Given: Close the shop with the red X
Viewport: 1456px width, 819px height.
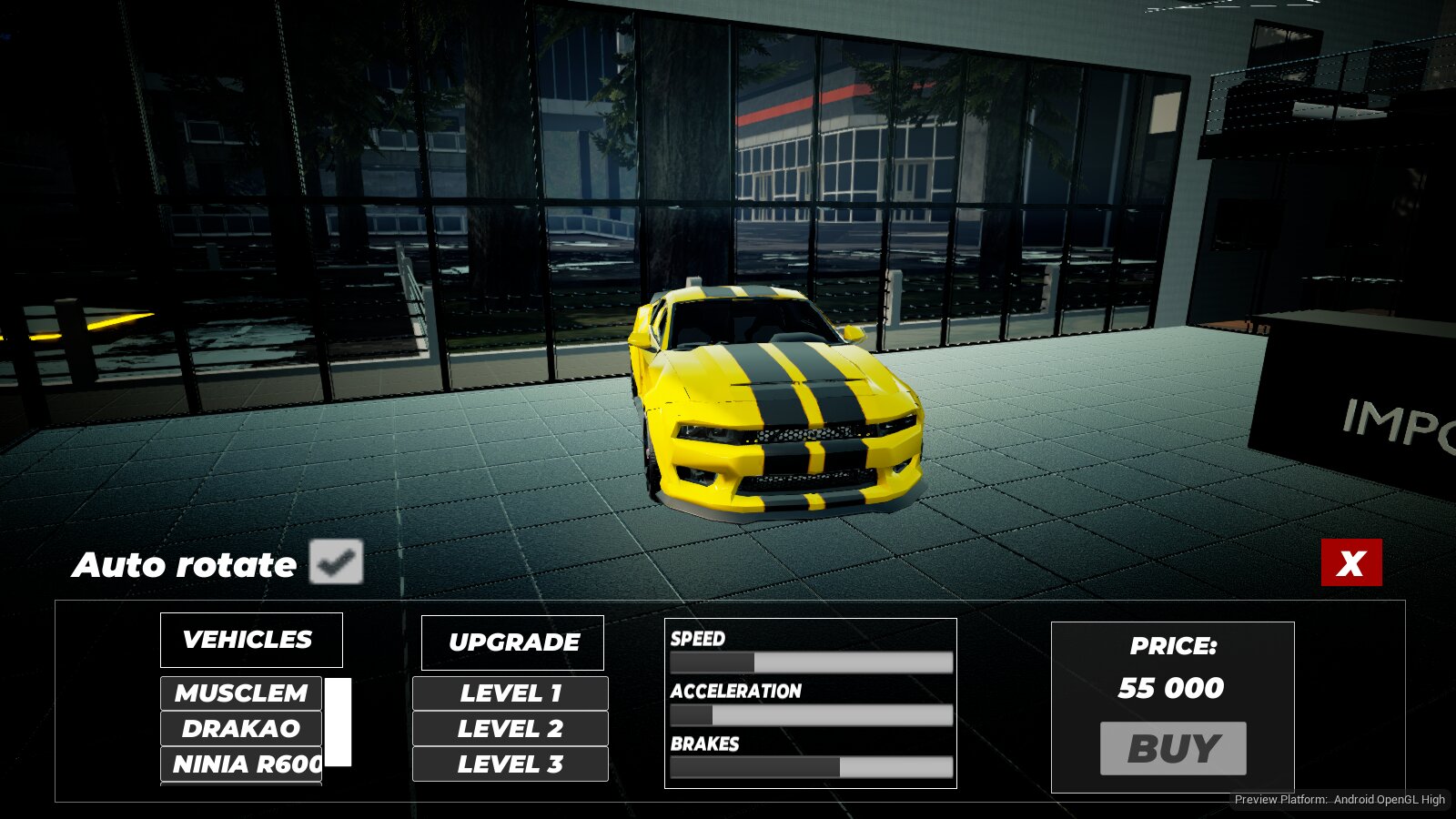Looking at the screenshot, I should pyautogui.click(x=1351, y=562).
